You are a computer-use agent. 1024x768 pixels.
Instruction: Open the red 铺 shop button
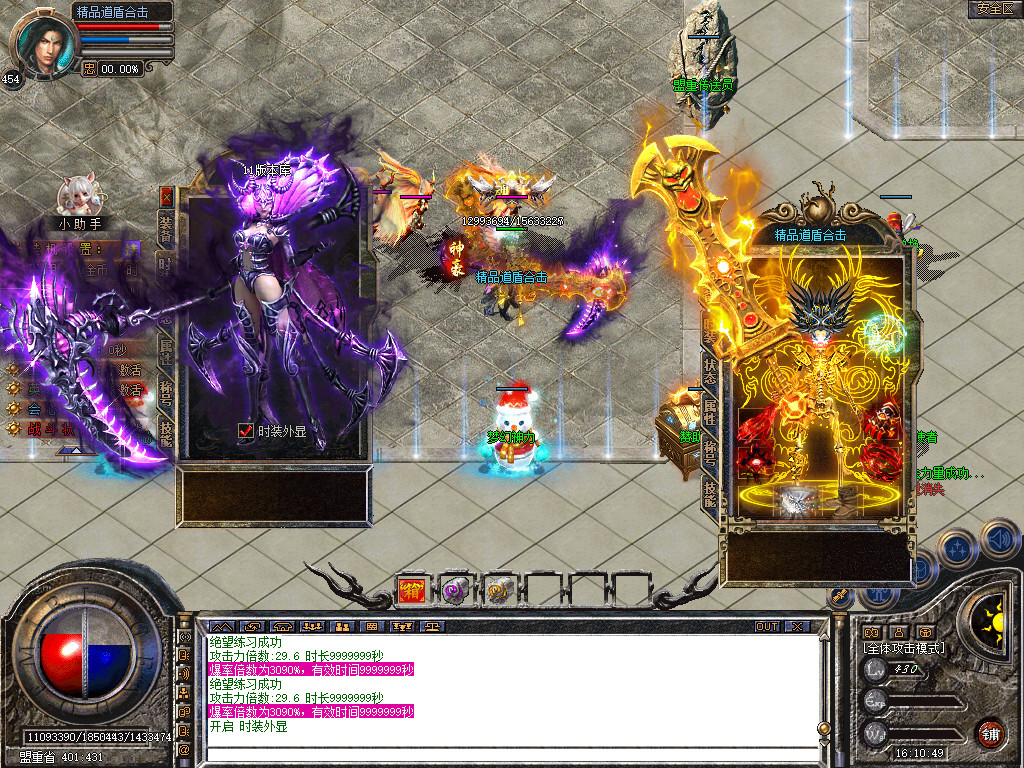pyautogui.click(x=990, y=733)
